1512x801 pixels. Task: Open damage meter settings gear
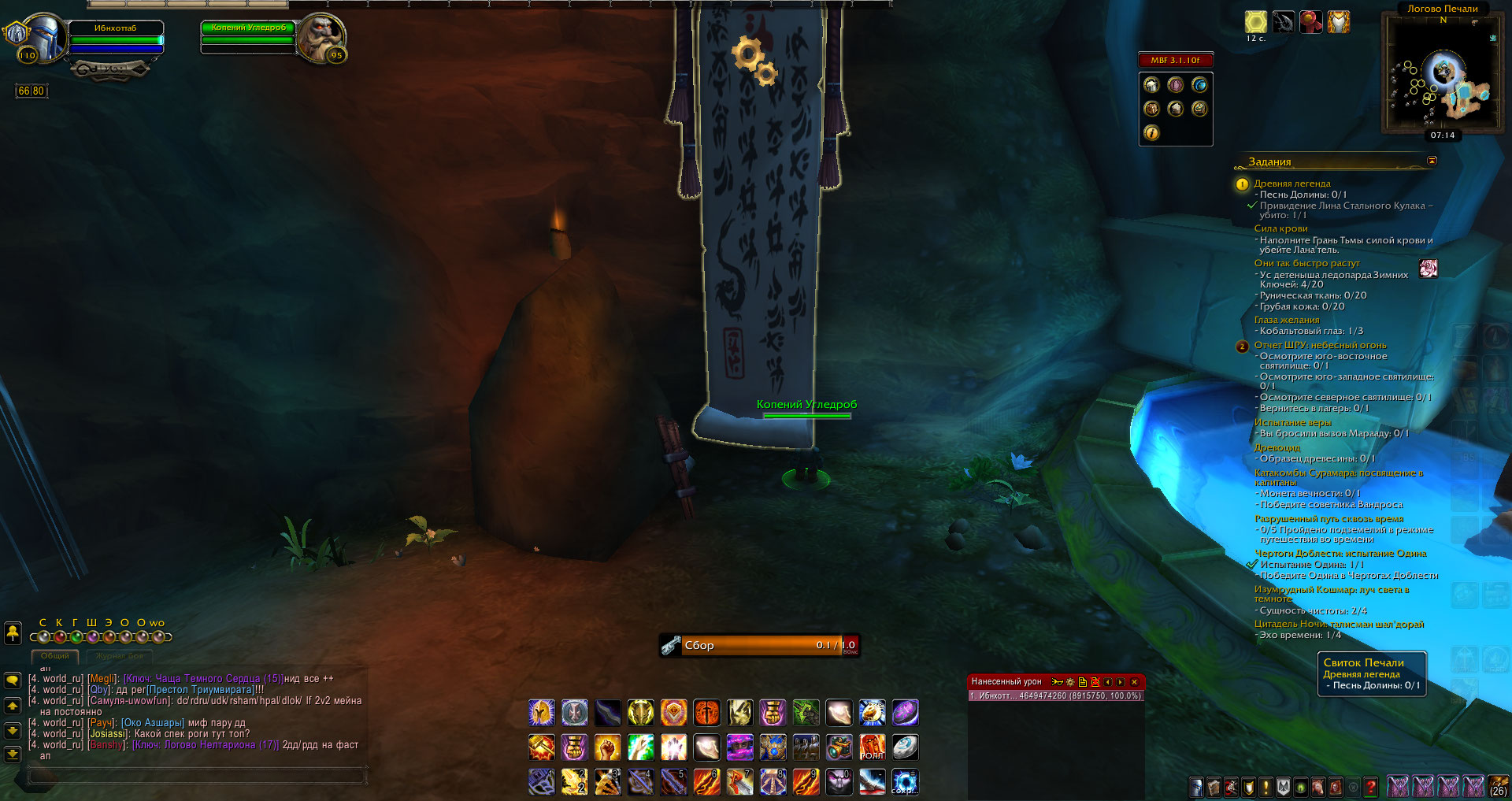(x=1070, y=682)
